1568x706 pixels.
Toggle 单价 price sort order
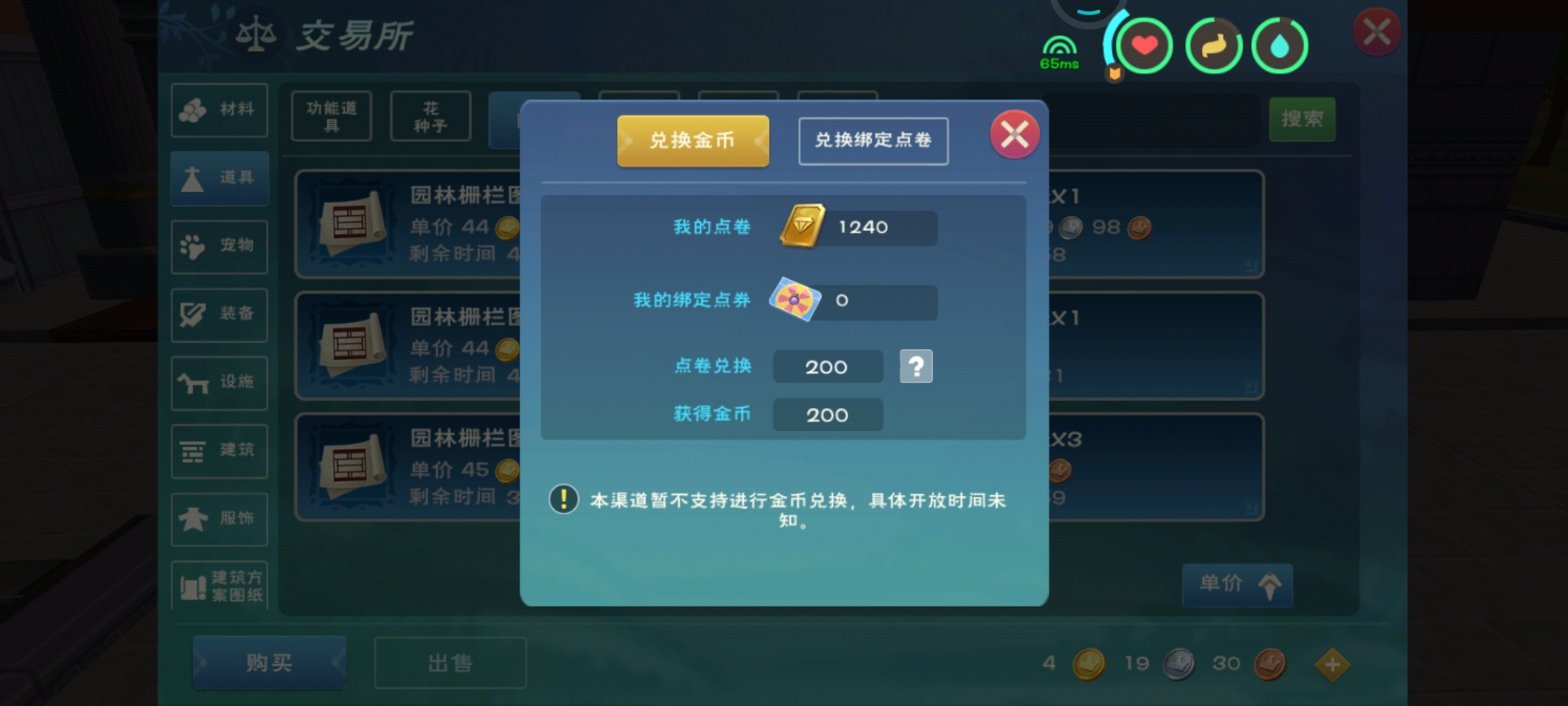pyautogui.click(x=1237, y=586)
